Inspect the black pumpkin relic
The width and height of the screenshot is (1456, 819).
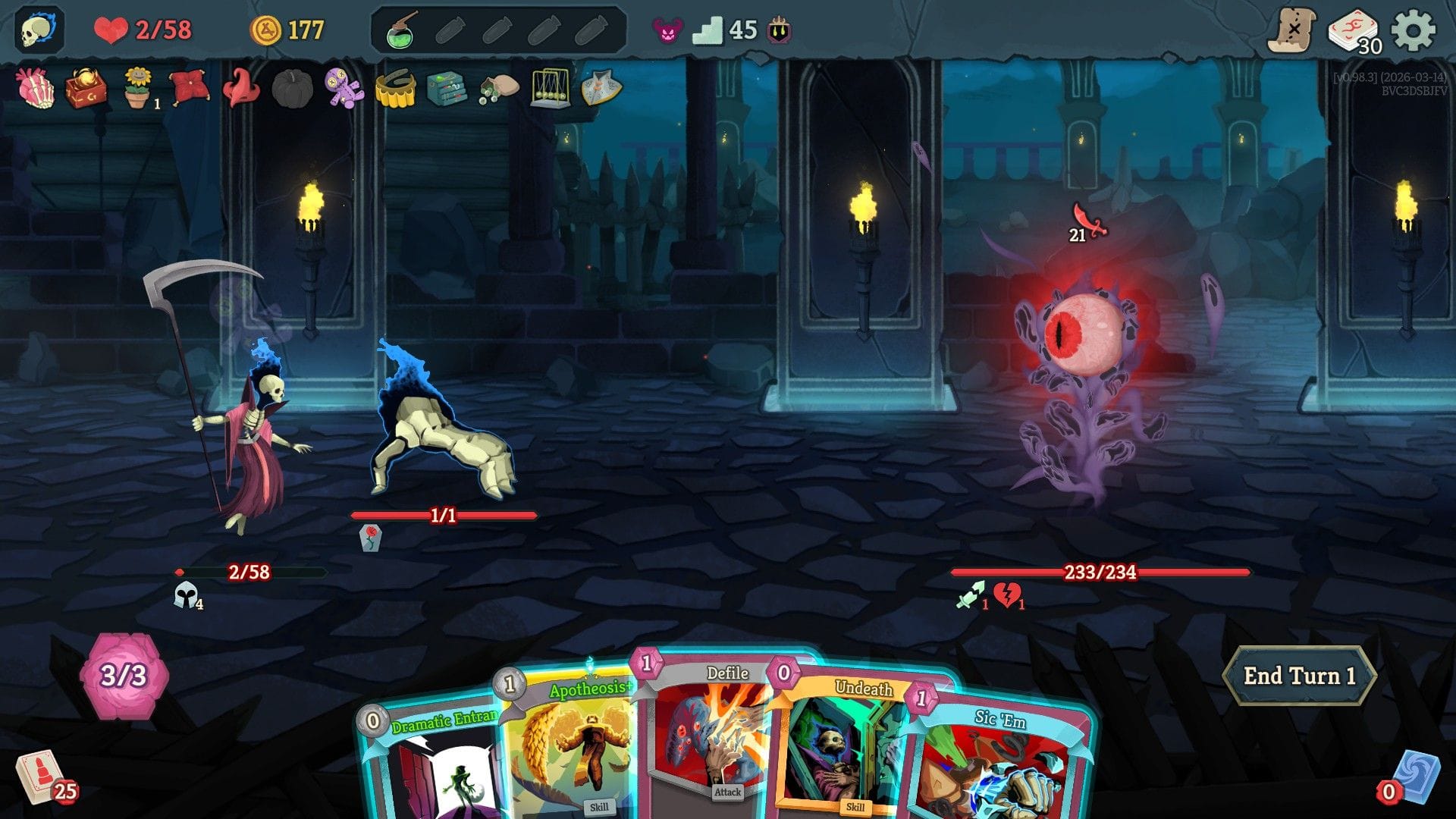coord(292,89)
